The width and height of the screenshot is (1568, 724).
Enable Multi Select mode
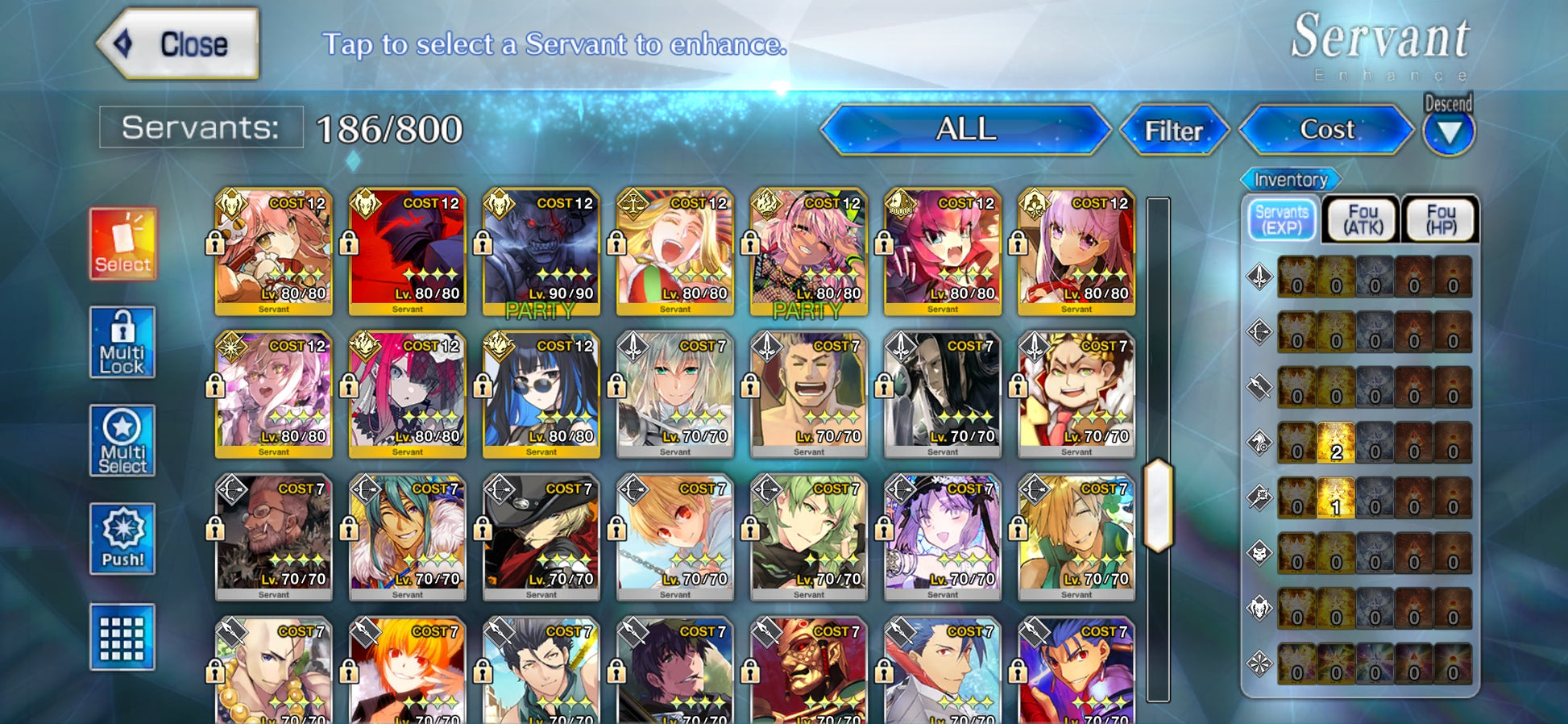coord(122,441)
